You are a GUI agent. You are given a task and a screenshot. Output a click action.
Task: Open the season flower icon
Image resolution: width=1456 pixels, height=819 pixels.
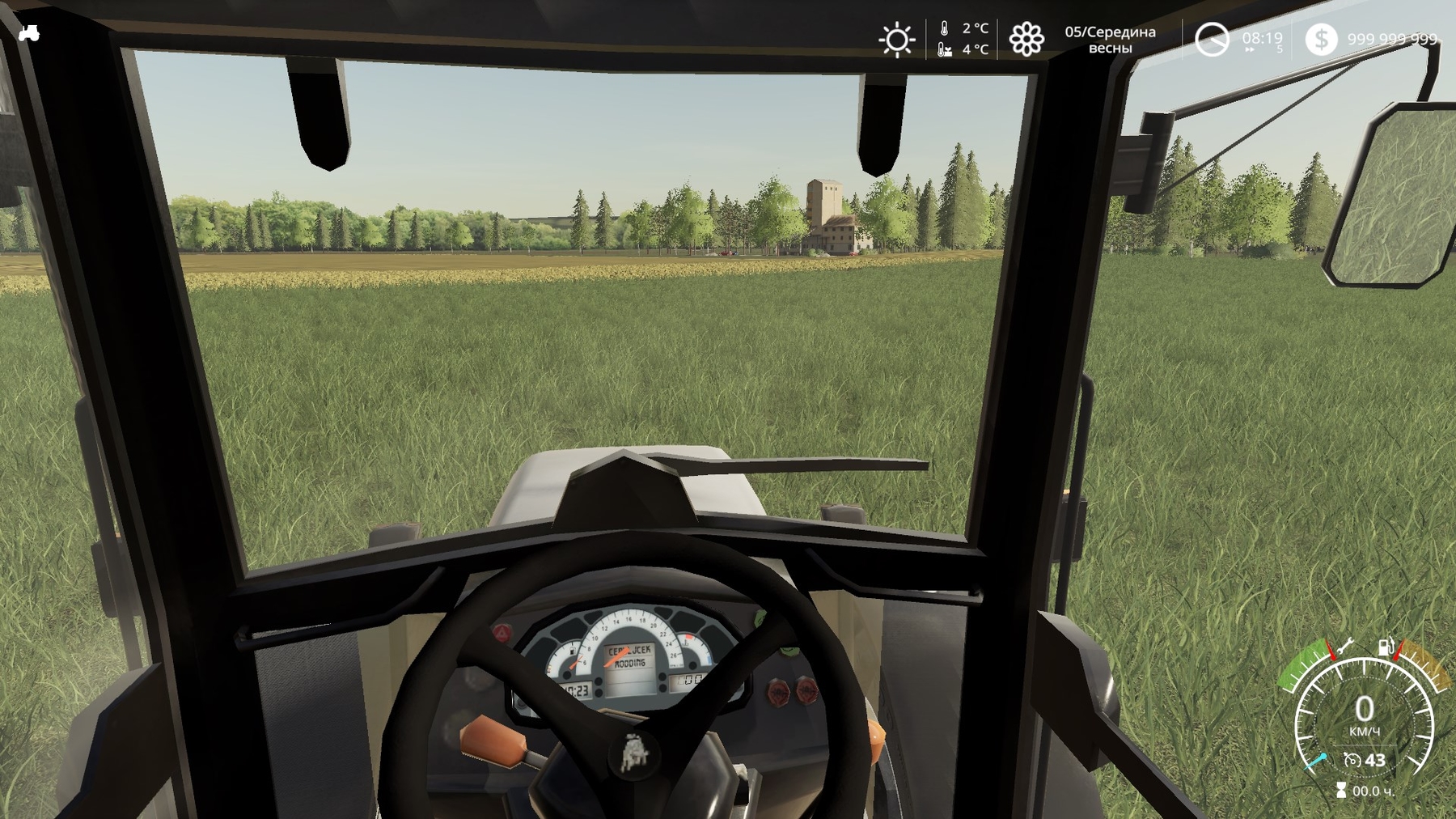[x=1026, y=40]
